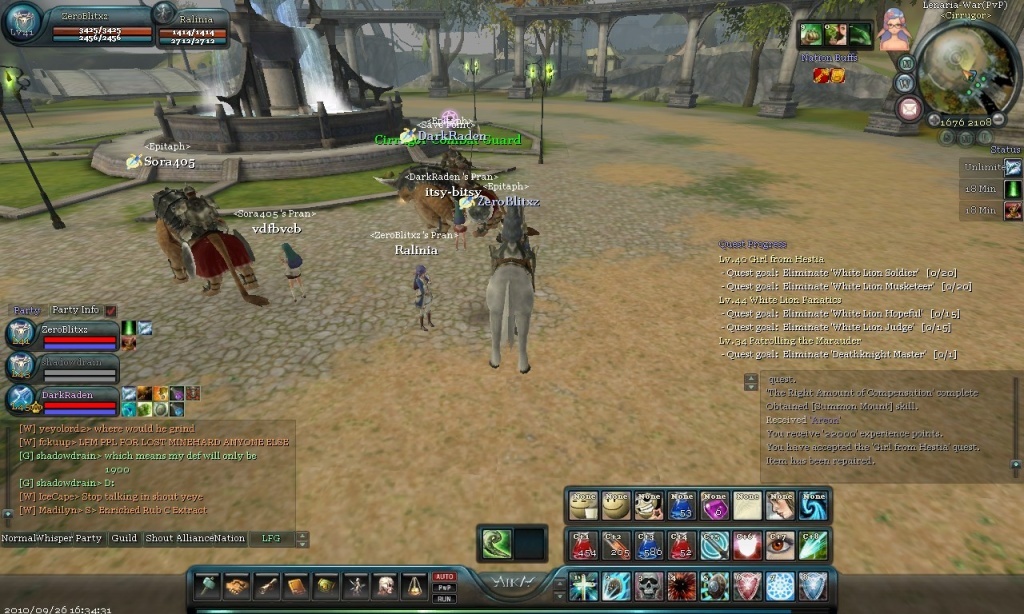Open the handshake menu icon

click(237, 586)
